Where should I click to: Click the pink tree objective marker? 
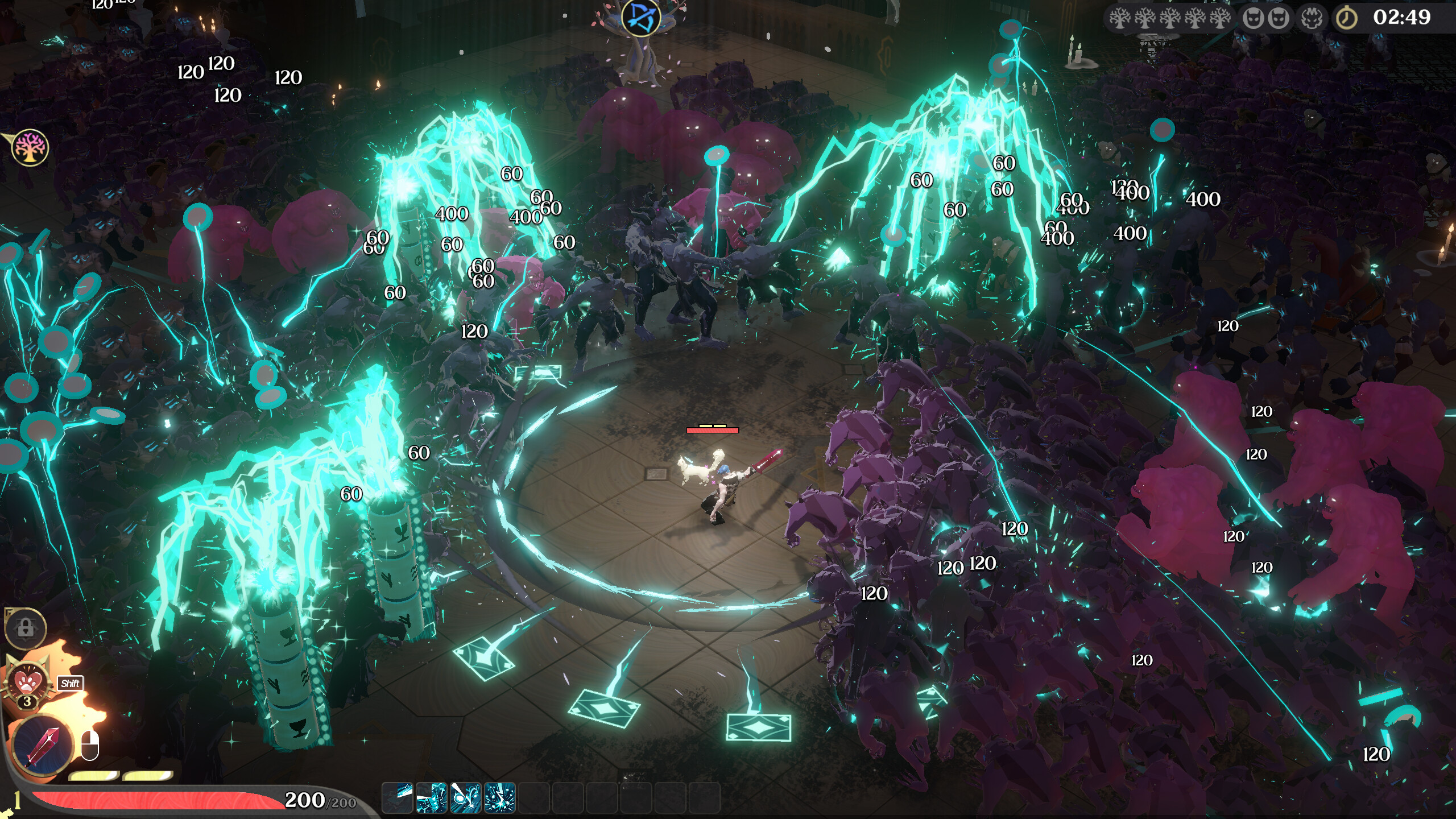pos(30,148)
